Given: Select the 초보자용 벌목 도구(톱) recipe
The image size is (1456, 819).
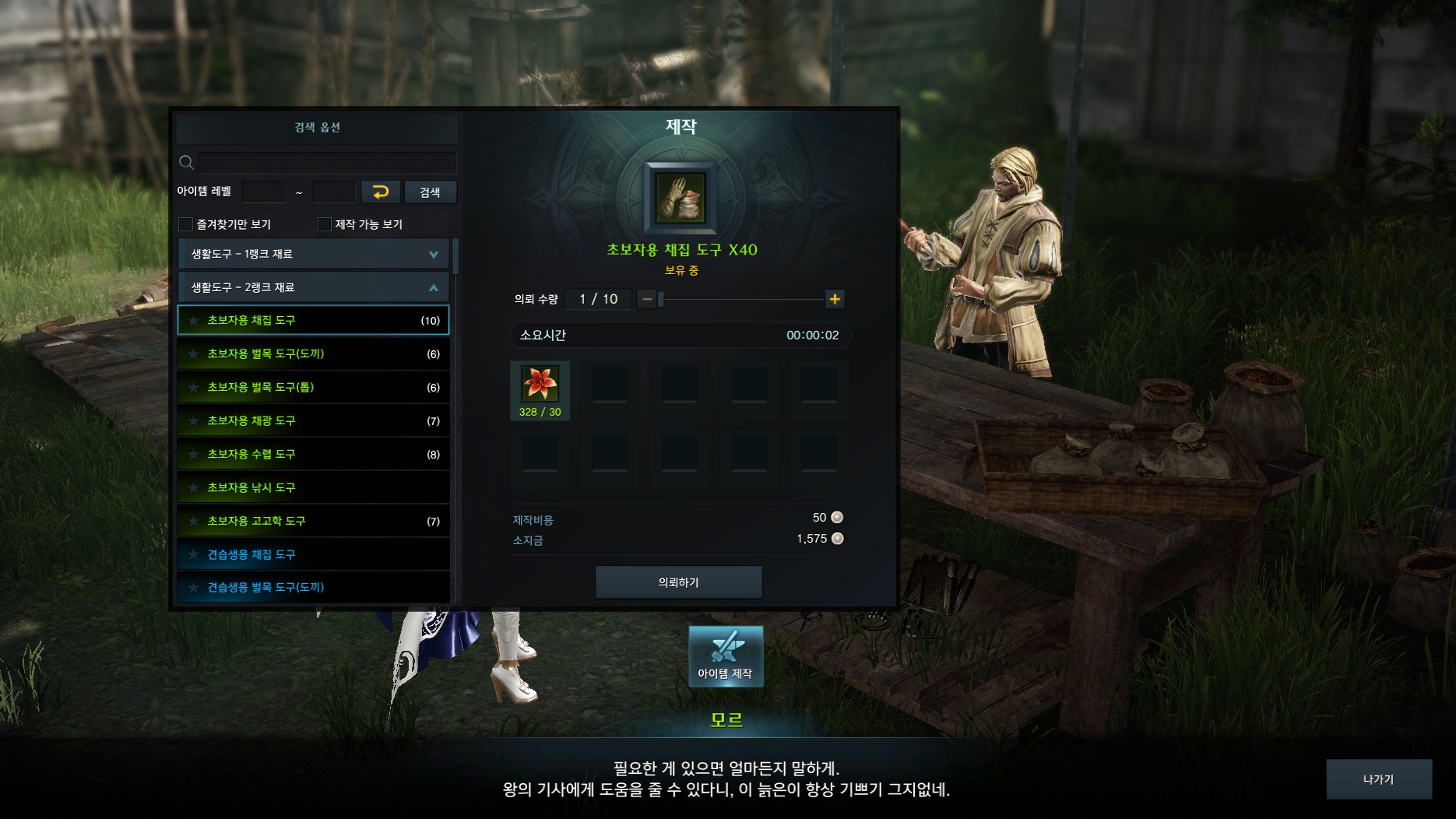Looking at the screenshot, I should point(314,387).
